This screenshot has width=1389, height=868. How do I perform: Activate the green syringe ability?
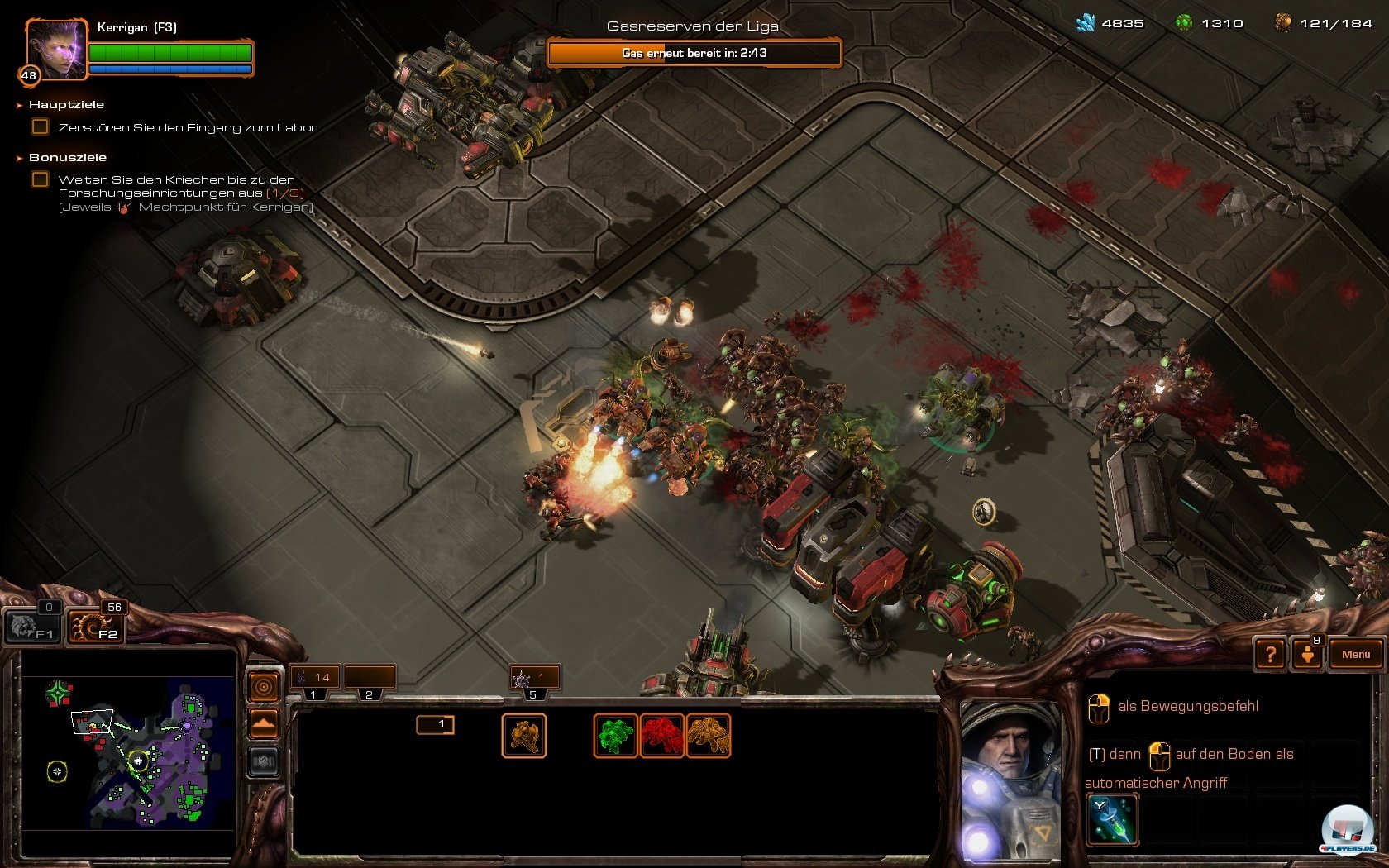click(1113, 819)
